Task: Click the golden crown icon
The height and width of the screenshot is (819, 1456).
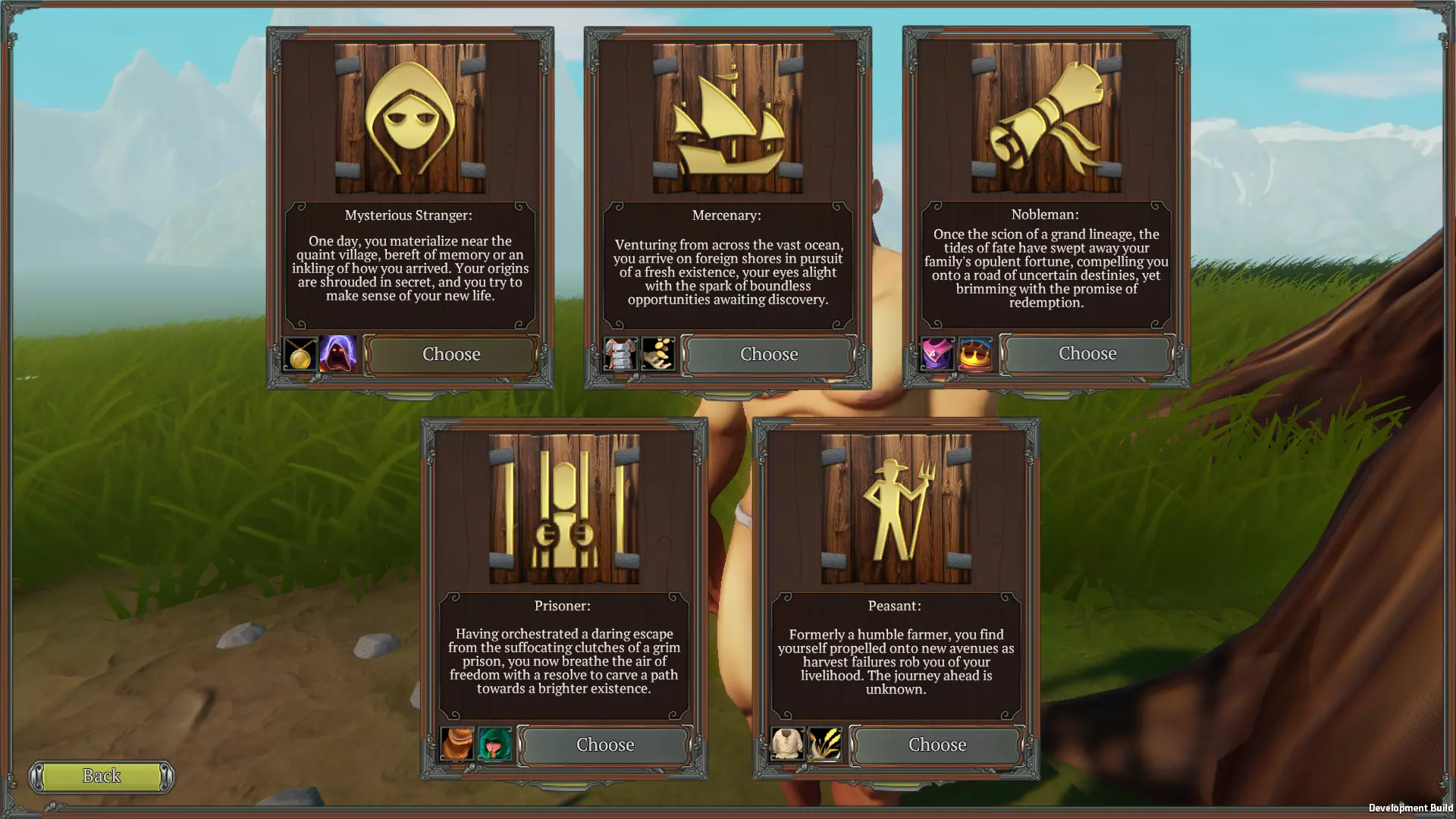Action: [975, 354]
